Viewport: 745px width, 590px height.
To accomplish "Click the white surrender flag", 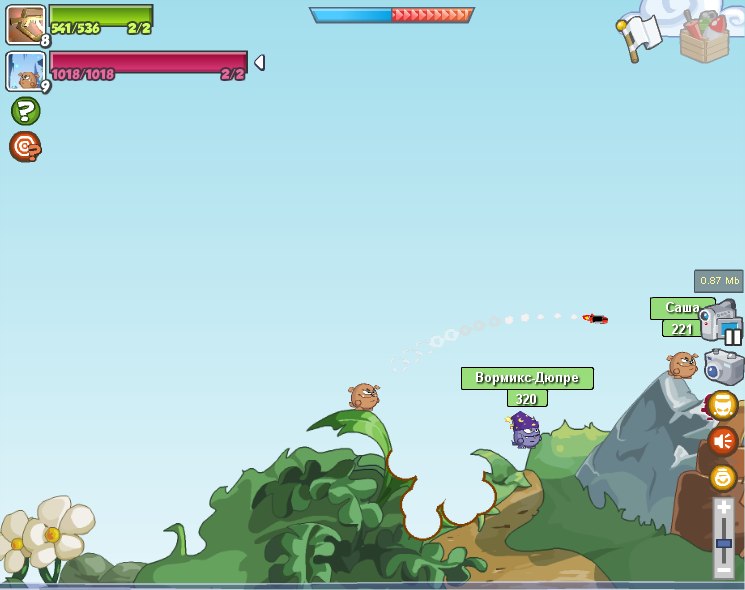I will [640, 35].
